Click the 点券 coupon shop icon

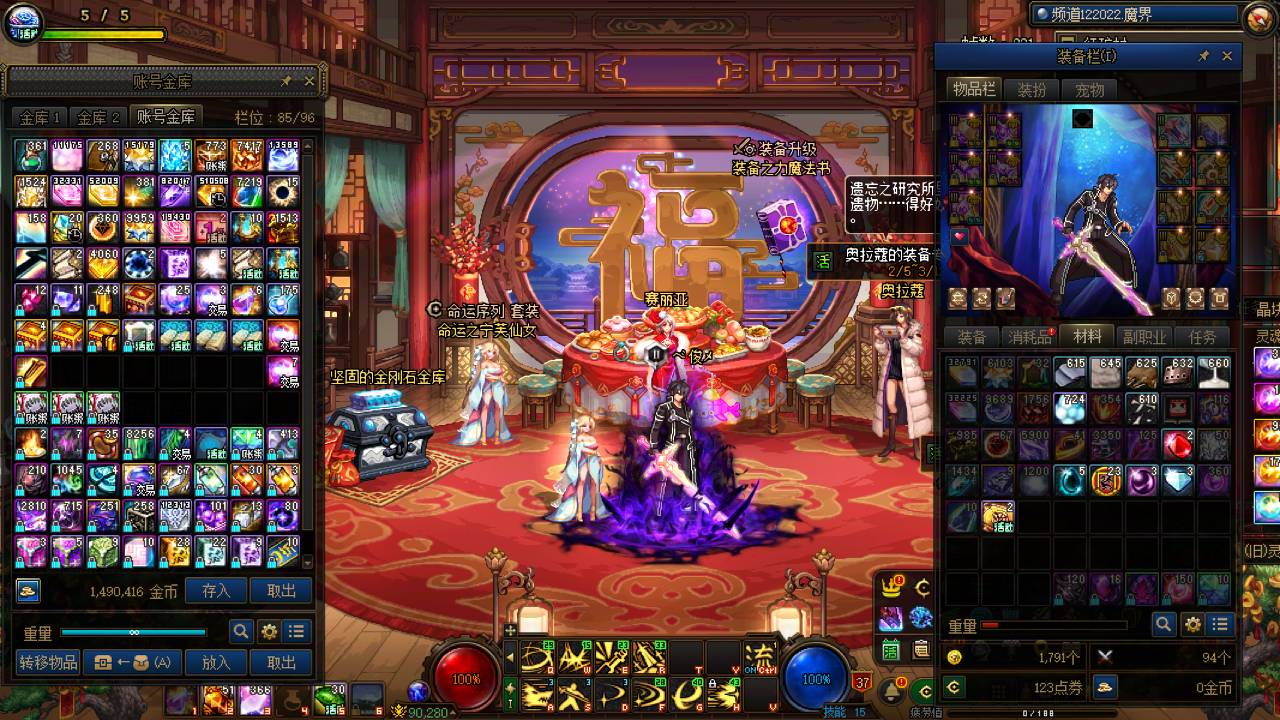coord(955,688)
